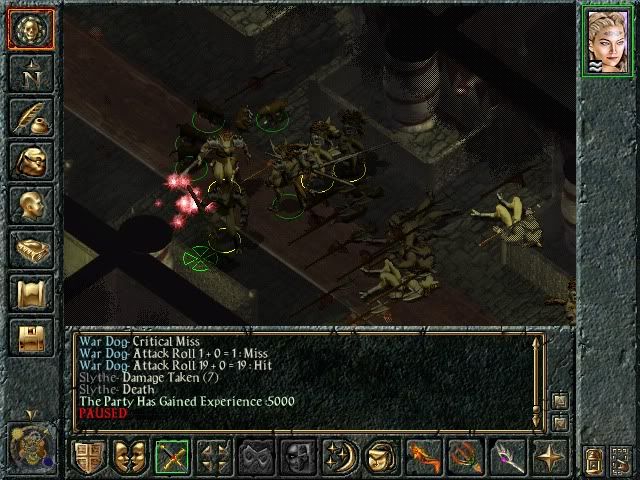
Task: Activate the dark helmet face ability
Action: (x=298, y=457)
